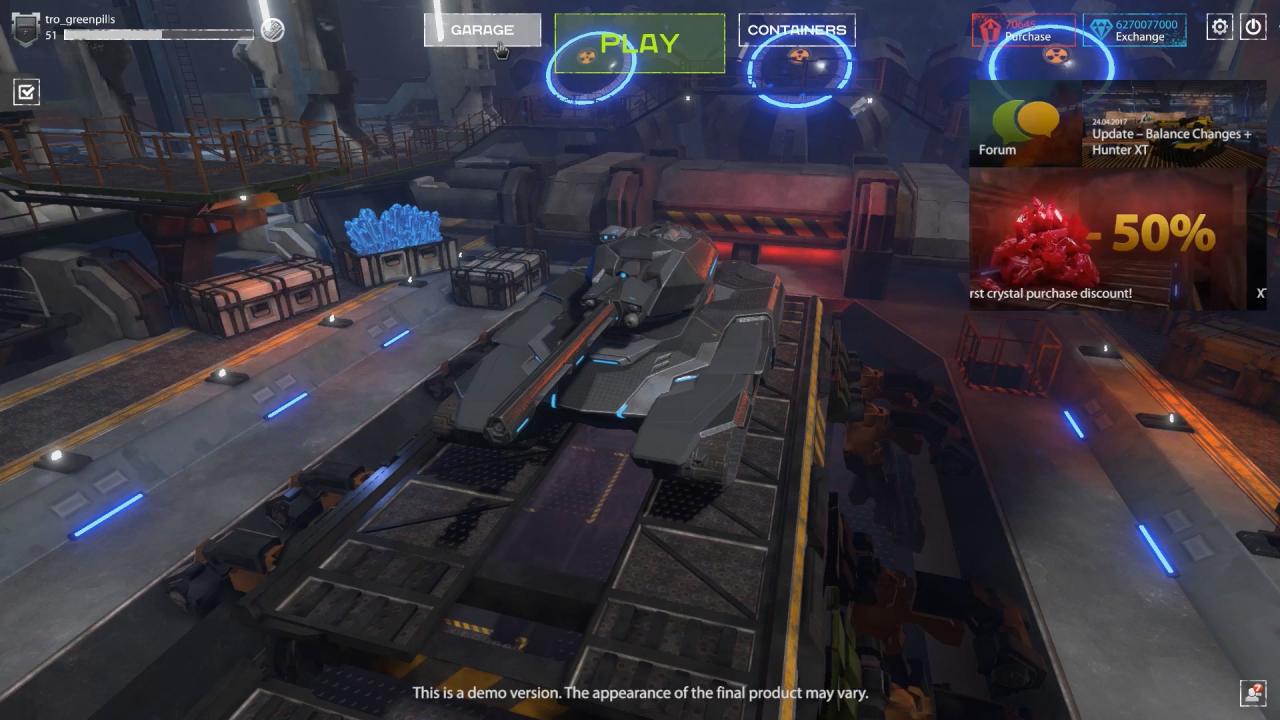Dismiss the 50% discount banner with the X

tap(1260, 293)
